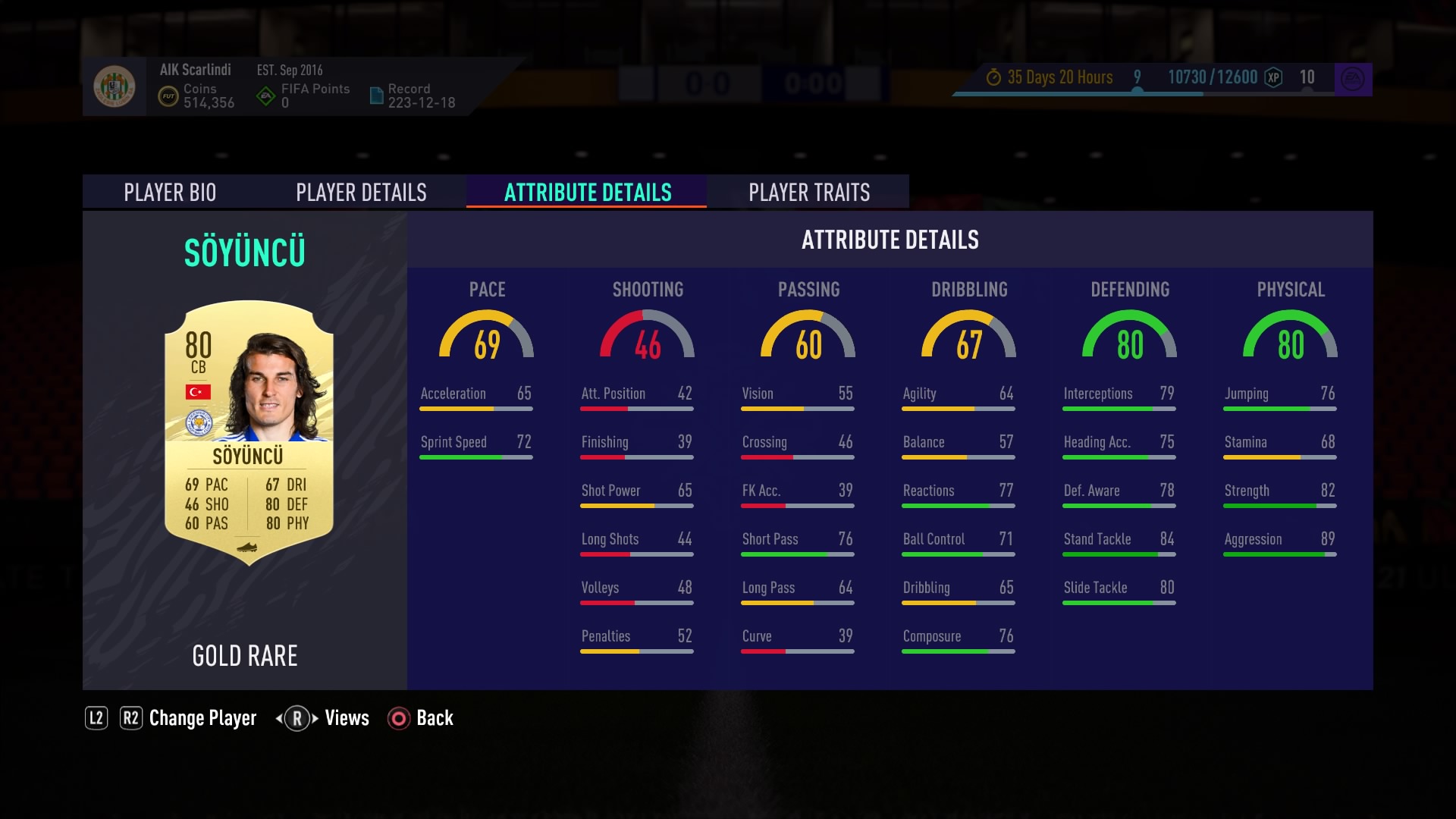The image size is (1456, 819).
Task: Click the Change Player label
Action: tap(202, 718)
